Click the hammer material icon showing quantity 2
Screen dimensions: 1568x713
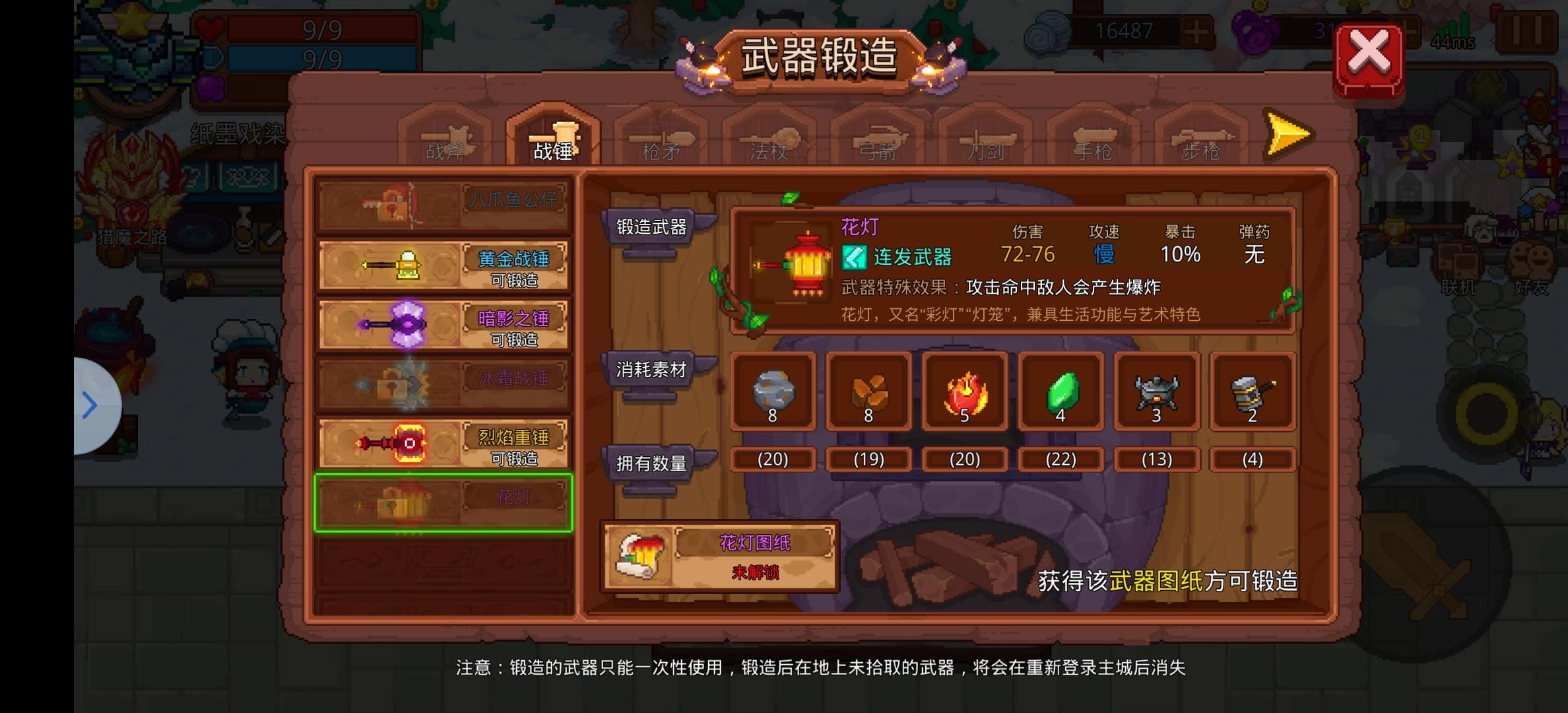pos(1253,393)
